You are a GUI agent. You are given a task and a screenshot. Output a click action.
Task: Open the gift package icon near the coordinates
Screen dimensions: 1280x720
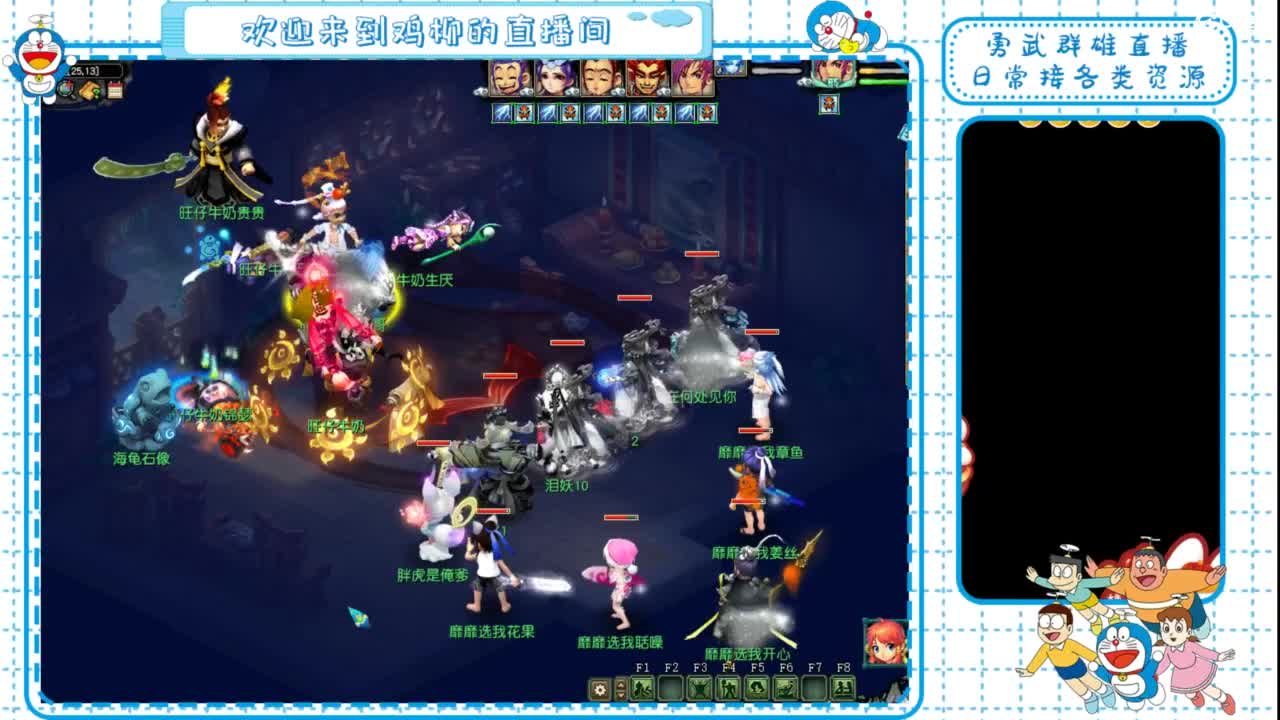click(89, 89)
